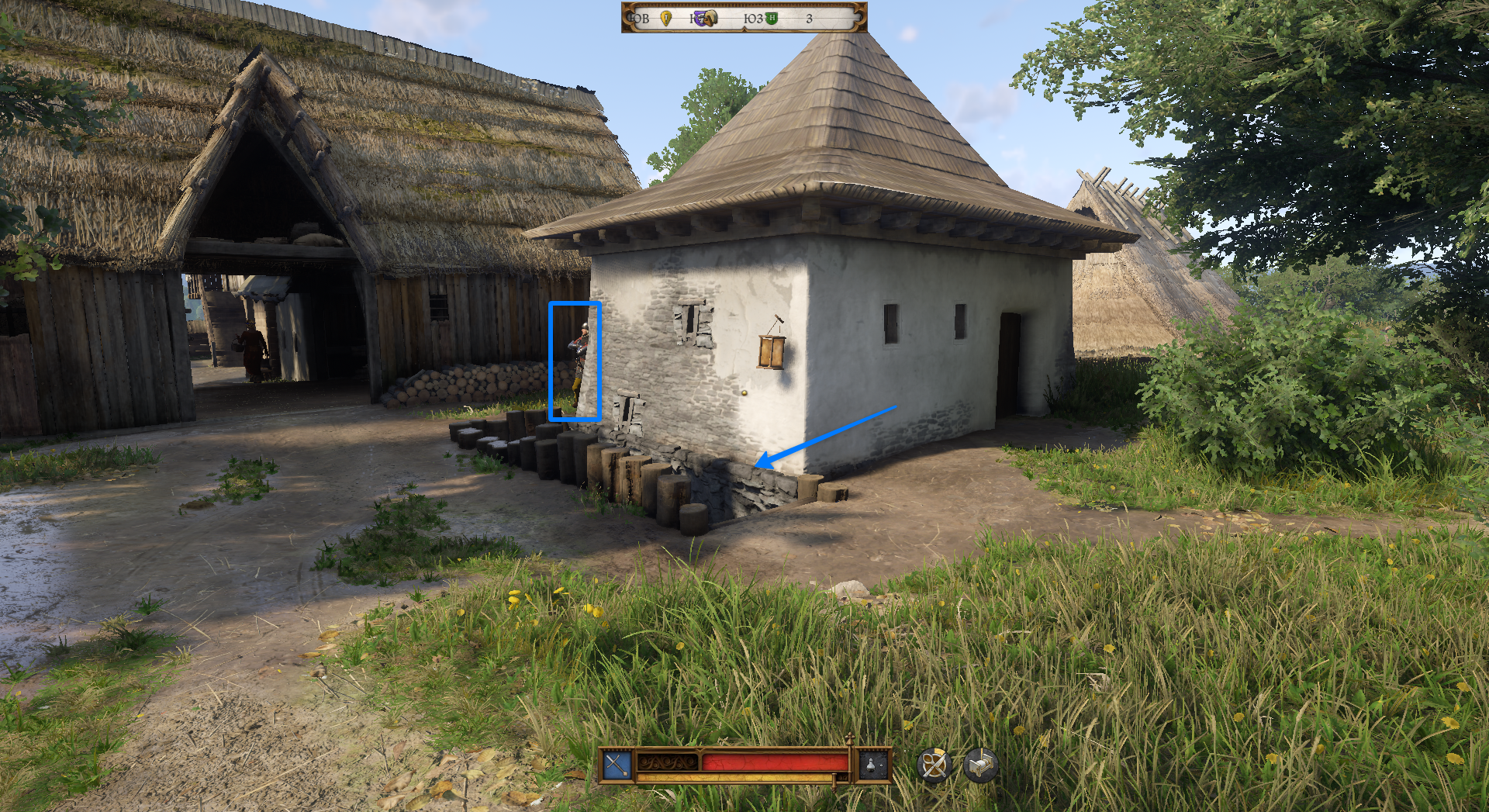Click the yellow exclamation quest marker on compass
The width and height of the screenshot is (1489, 812).
coord(665,18)
